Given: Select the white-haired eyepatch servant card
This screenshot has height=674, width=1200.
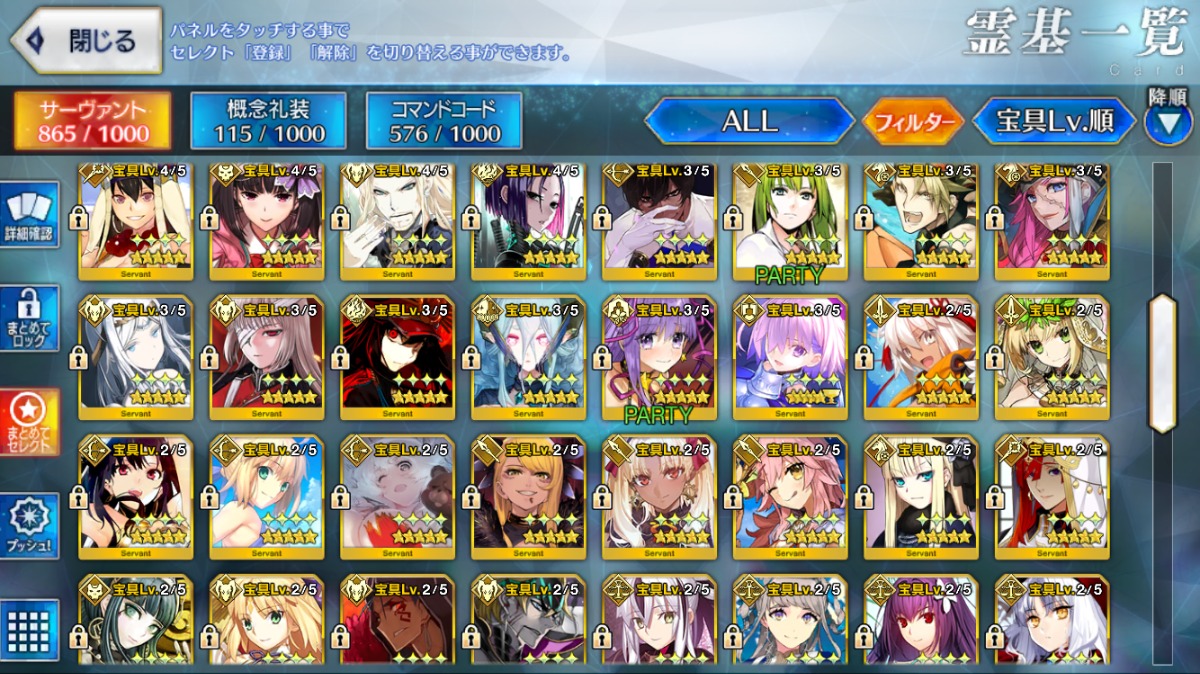Looking at the screenshot, I should pos(266,352).
